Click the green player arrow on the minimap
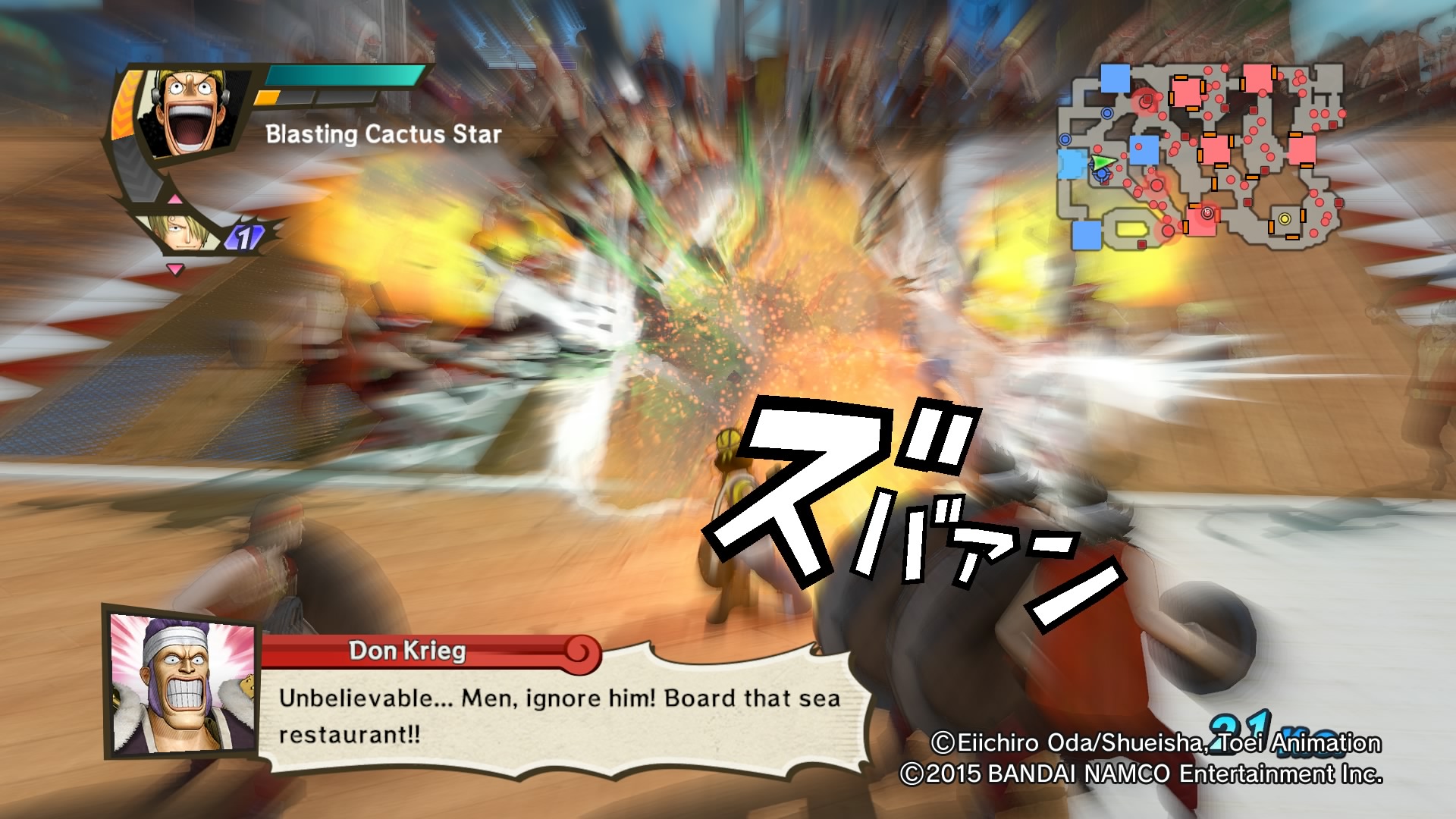This screenshot has height=819, width=1456. 1104,162
